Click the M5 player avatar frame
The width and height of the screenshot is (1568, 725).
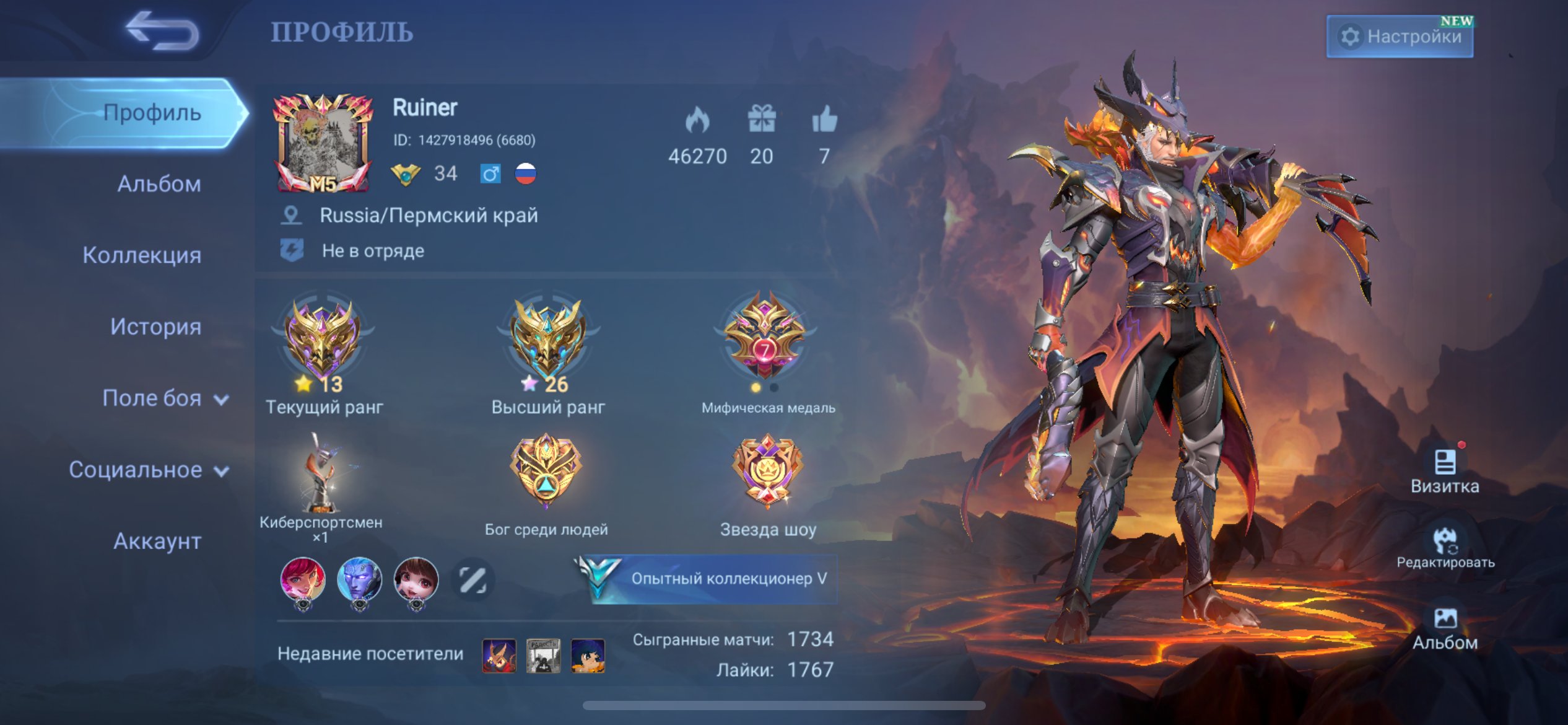pyautogui.click(x=323, y=144)
